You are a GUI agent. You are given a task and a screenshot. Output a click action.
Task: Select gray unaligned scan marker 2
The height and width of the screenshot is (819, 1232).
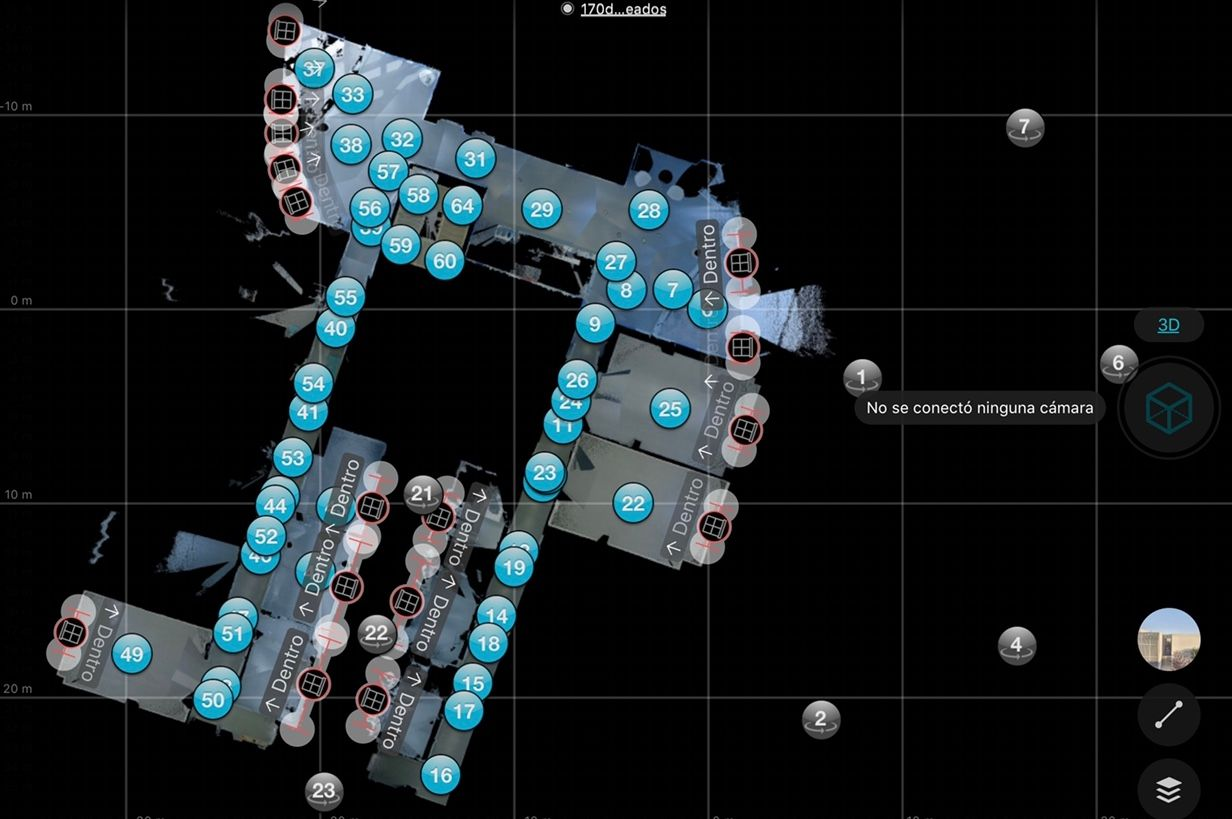pos(821,718)
